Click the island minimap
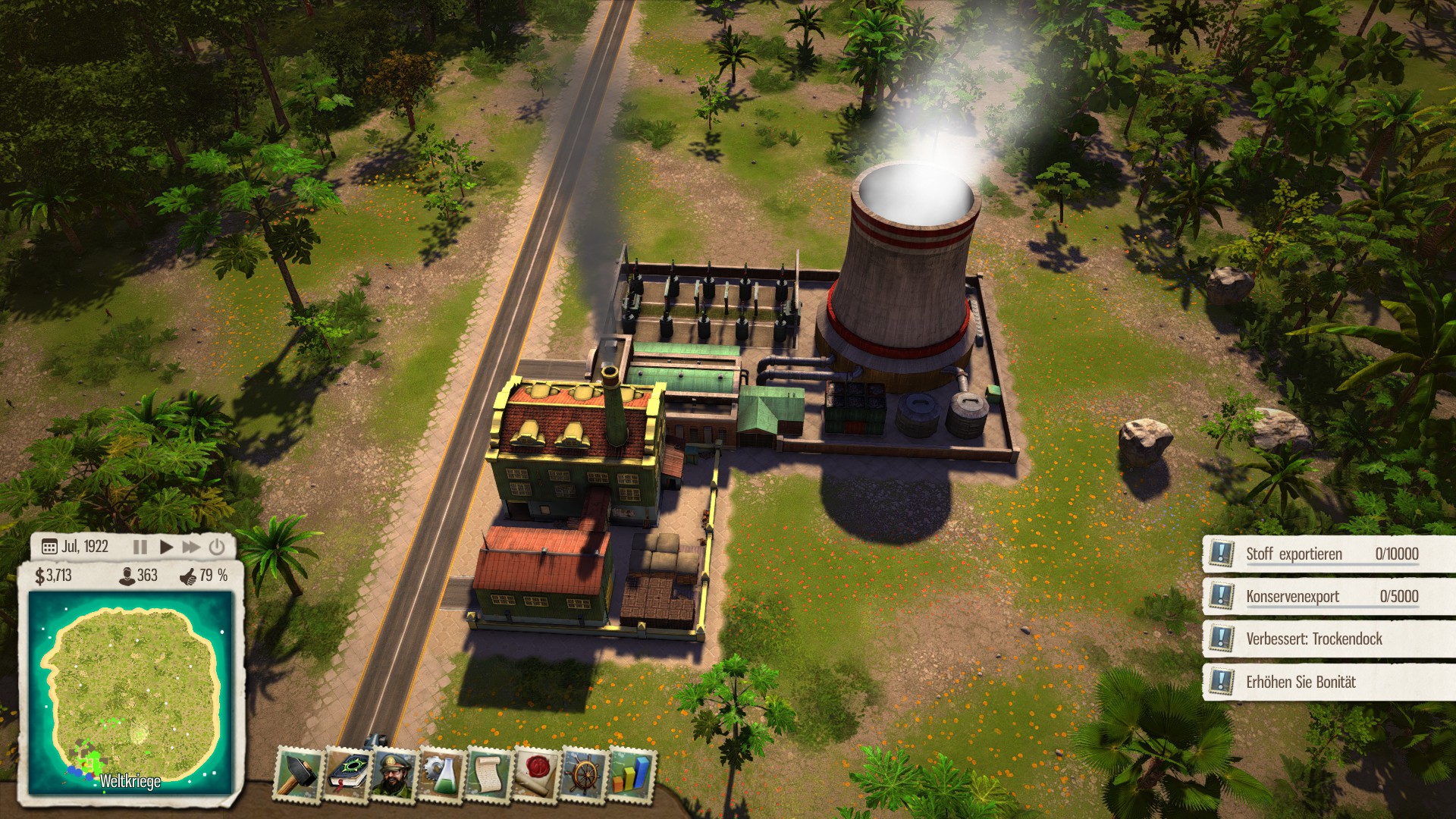 130,692
